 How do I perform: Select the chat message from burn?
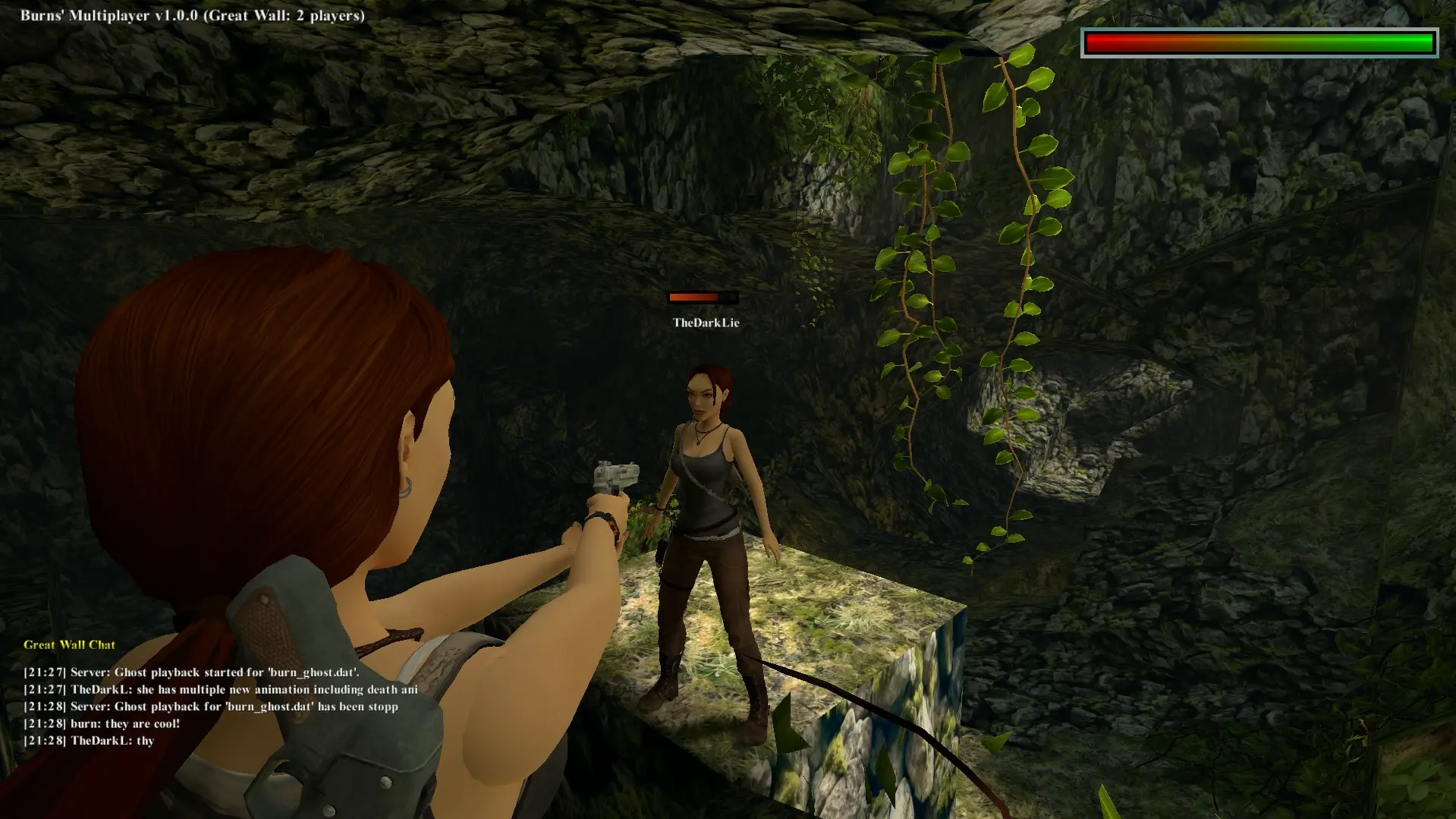[102, 723]
